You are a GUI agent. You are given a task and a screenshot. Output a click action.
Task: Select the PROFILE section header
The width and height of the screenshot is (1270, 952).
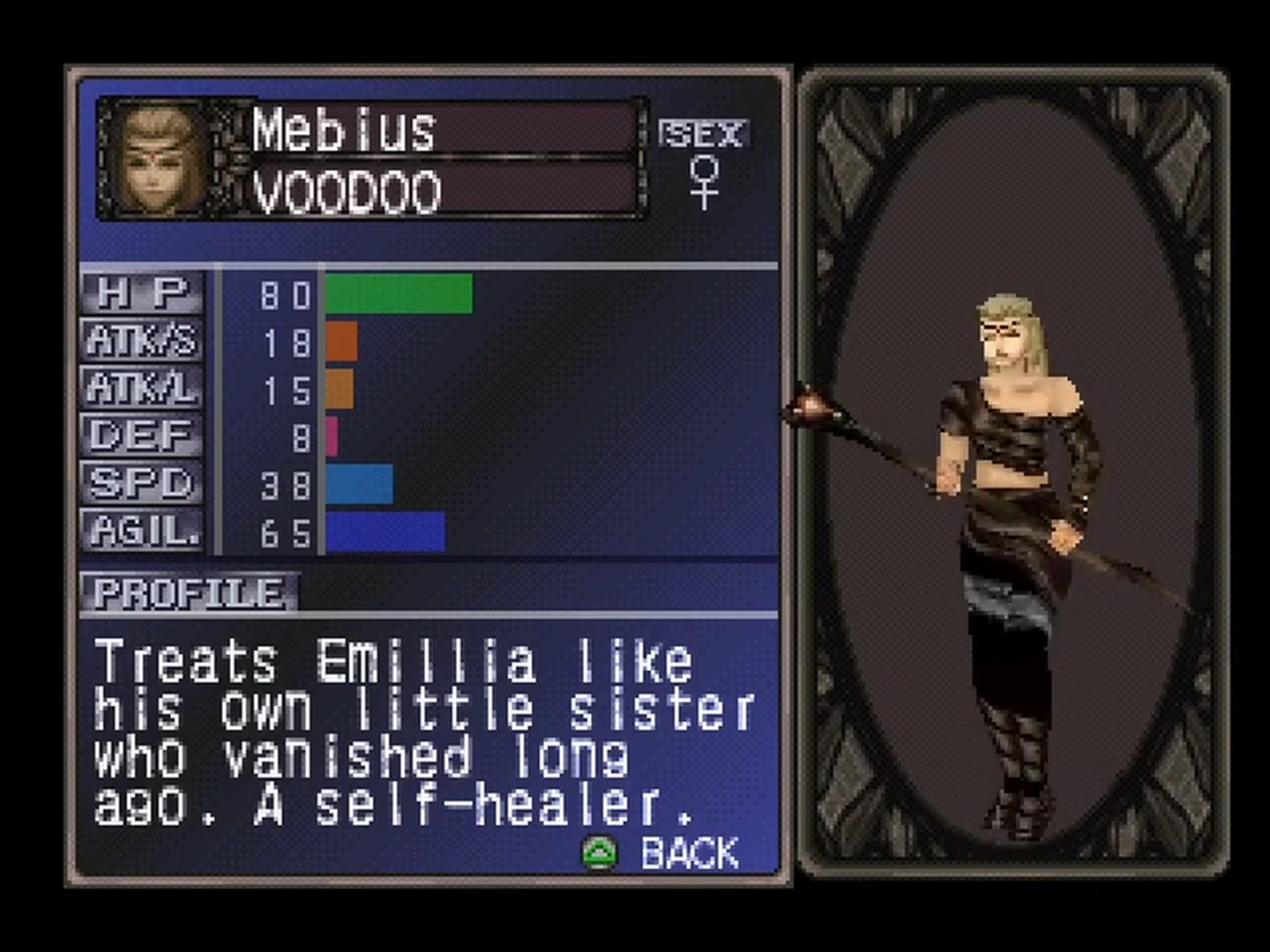[189, 593]
